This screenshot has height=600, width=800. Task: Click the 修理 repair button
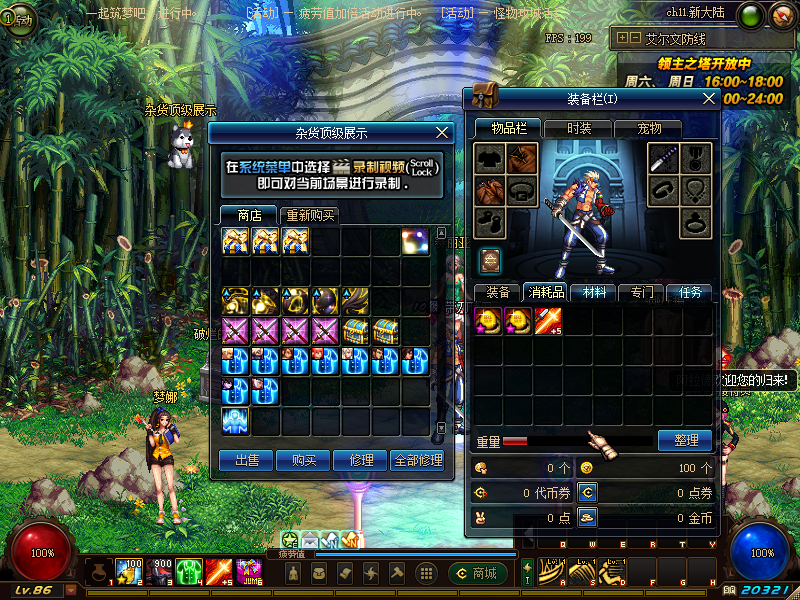[x=361, y=460]
